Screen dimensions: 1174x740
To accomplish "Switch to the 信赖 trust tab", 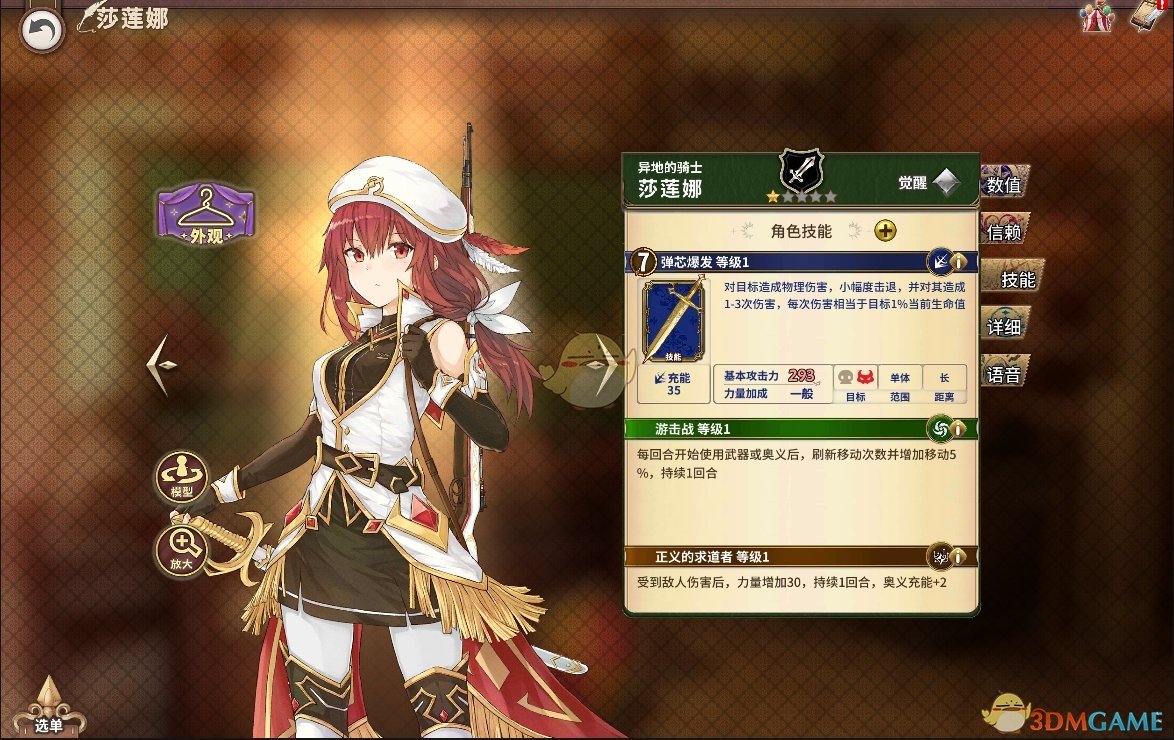I will (x=1008, y=232).
